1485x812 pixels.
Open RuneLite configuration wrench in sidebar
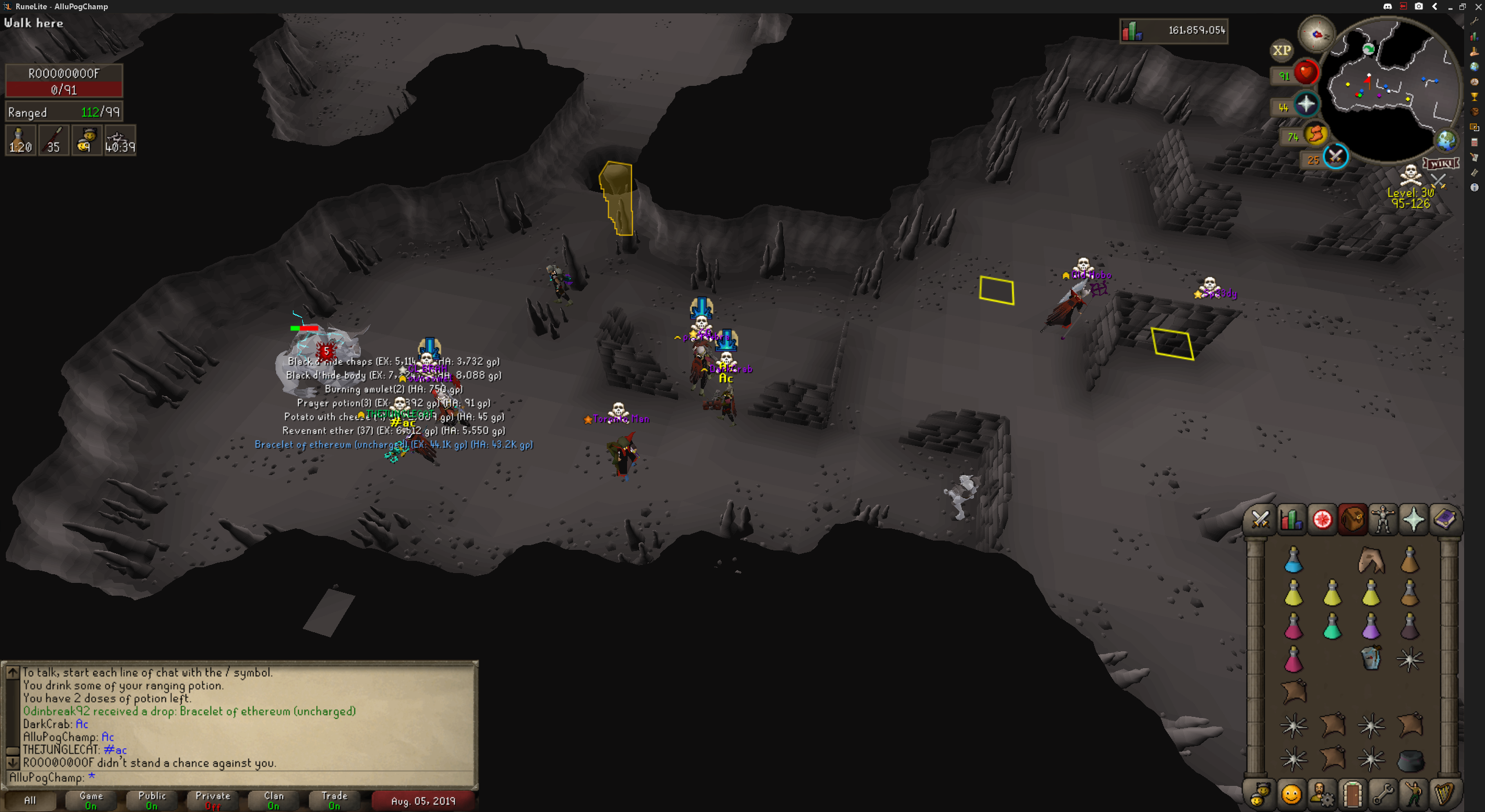[1475, 21]
